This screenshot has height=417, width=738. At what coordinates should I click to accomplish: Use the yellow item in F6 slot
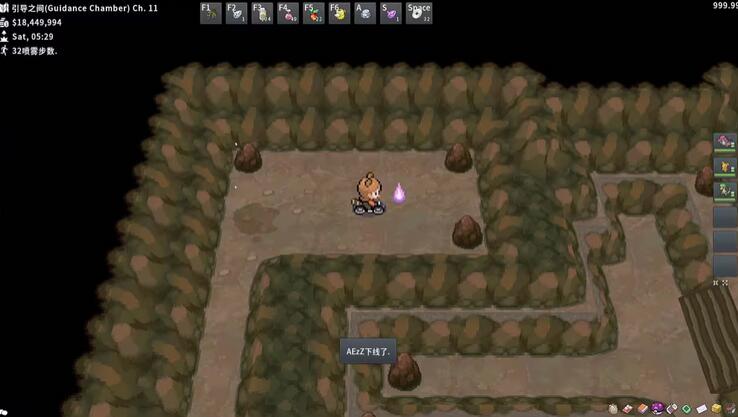coord(340,13)
